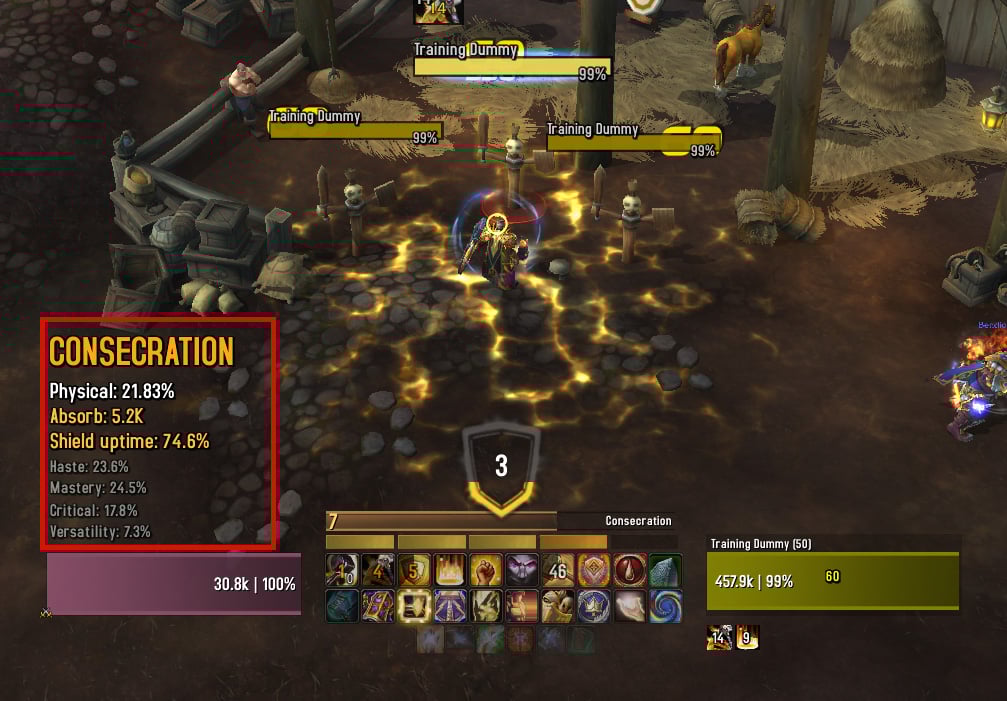Trigger the purple and gold shield ability
This screenshot has width=1007, height=701.
coord(378,606)
